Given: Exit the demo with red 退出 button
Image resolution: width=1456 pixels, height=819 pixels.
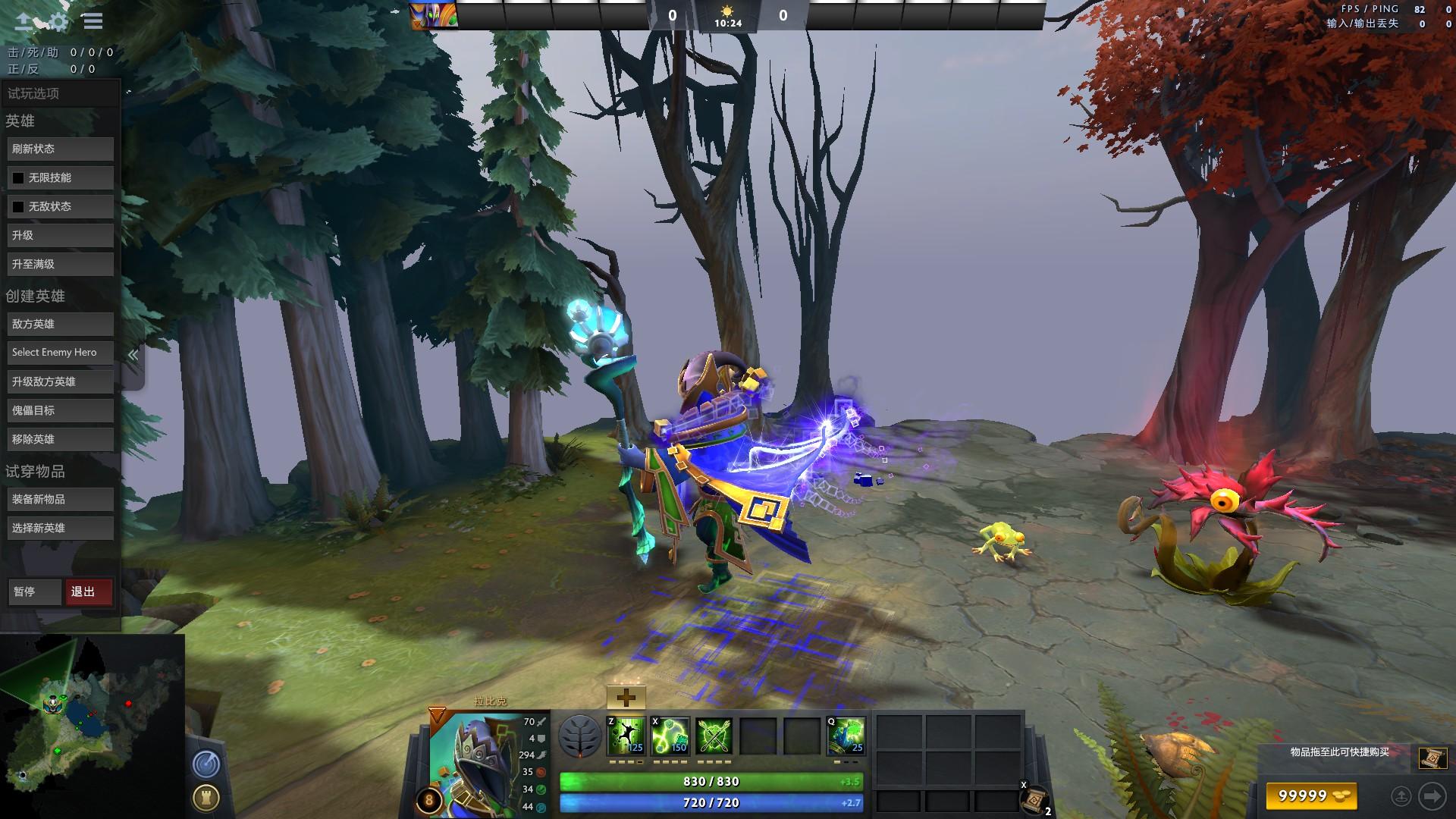Looking at the screenshot, I should point(89,591).
